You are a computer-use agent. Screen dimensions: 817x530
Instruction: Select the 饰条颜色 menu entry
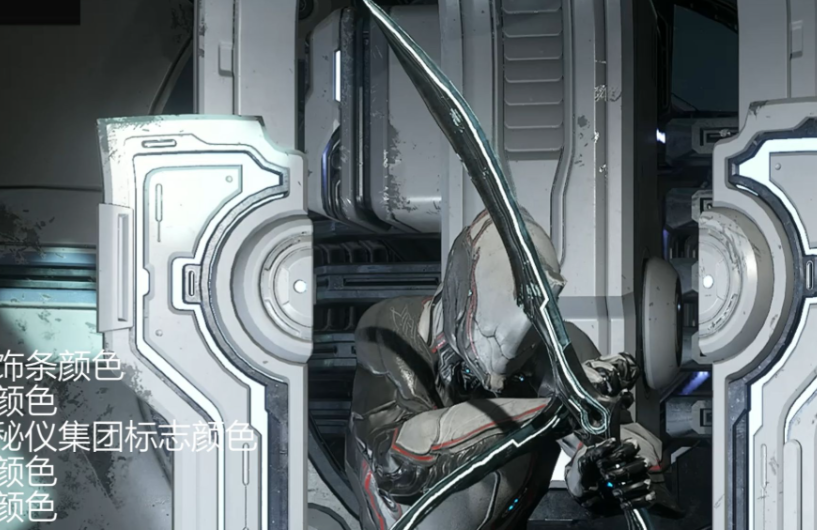click(60, 367)
